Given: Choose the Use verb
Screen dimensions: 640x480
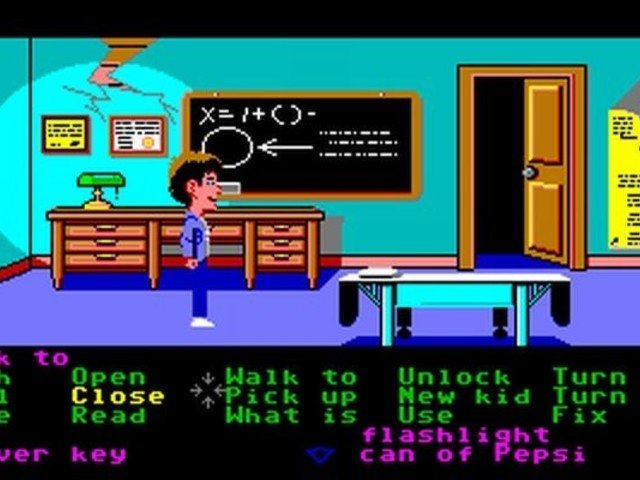Looking at the screenshot, I should point(424,415).
